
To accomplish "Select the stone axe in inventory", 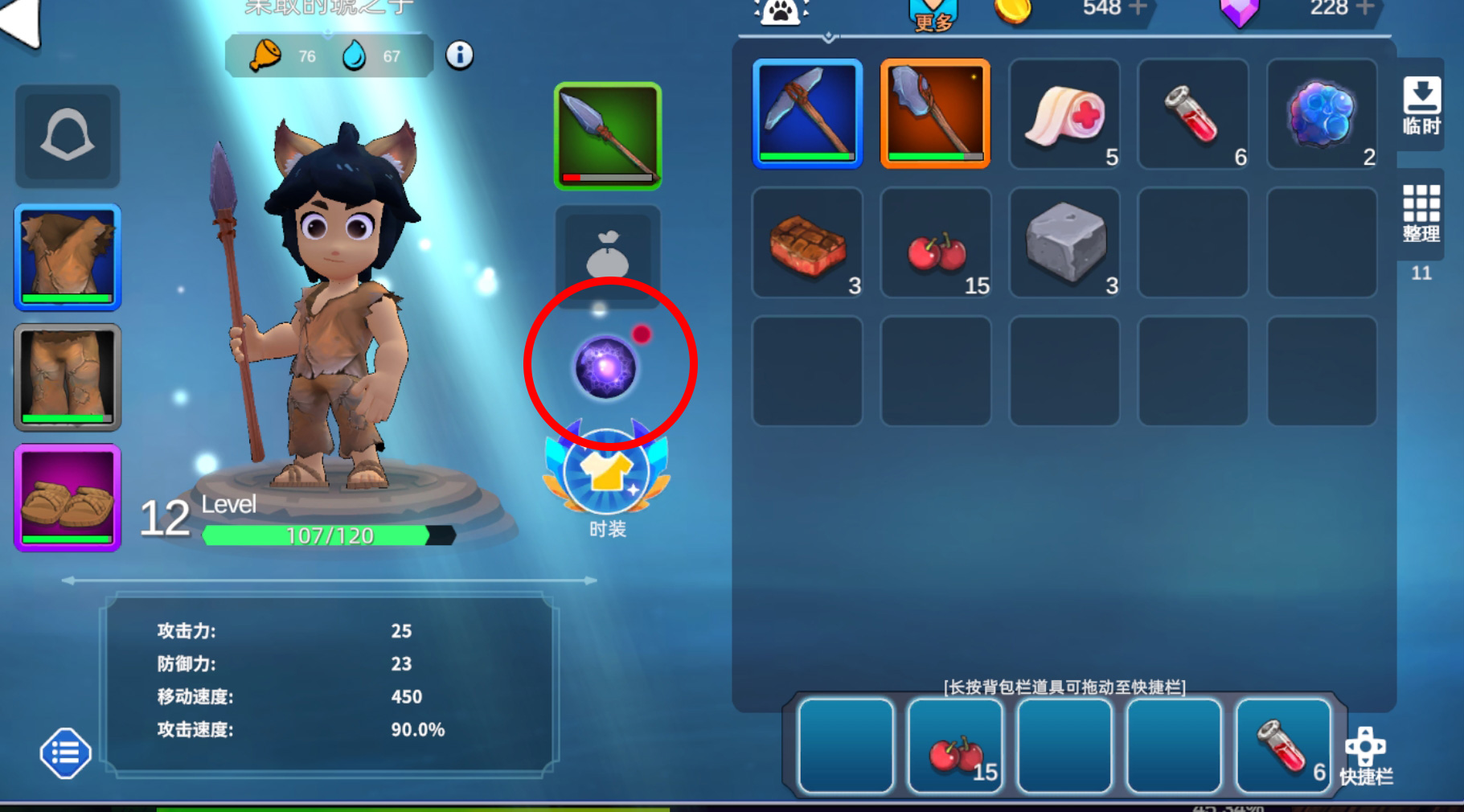I will tap(936, 113).
